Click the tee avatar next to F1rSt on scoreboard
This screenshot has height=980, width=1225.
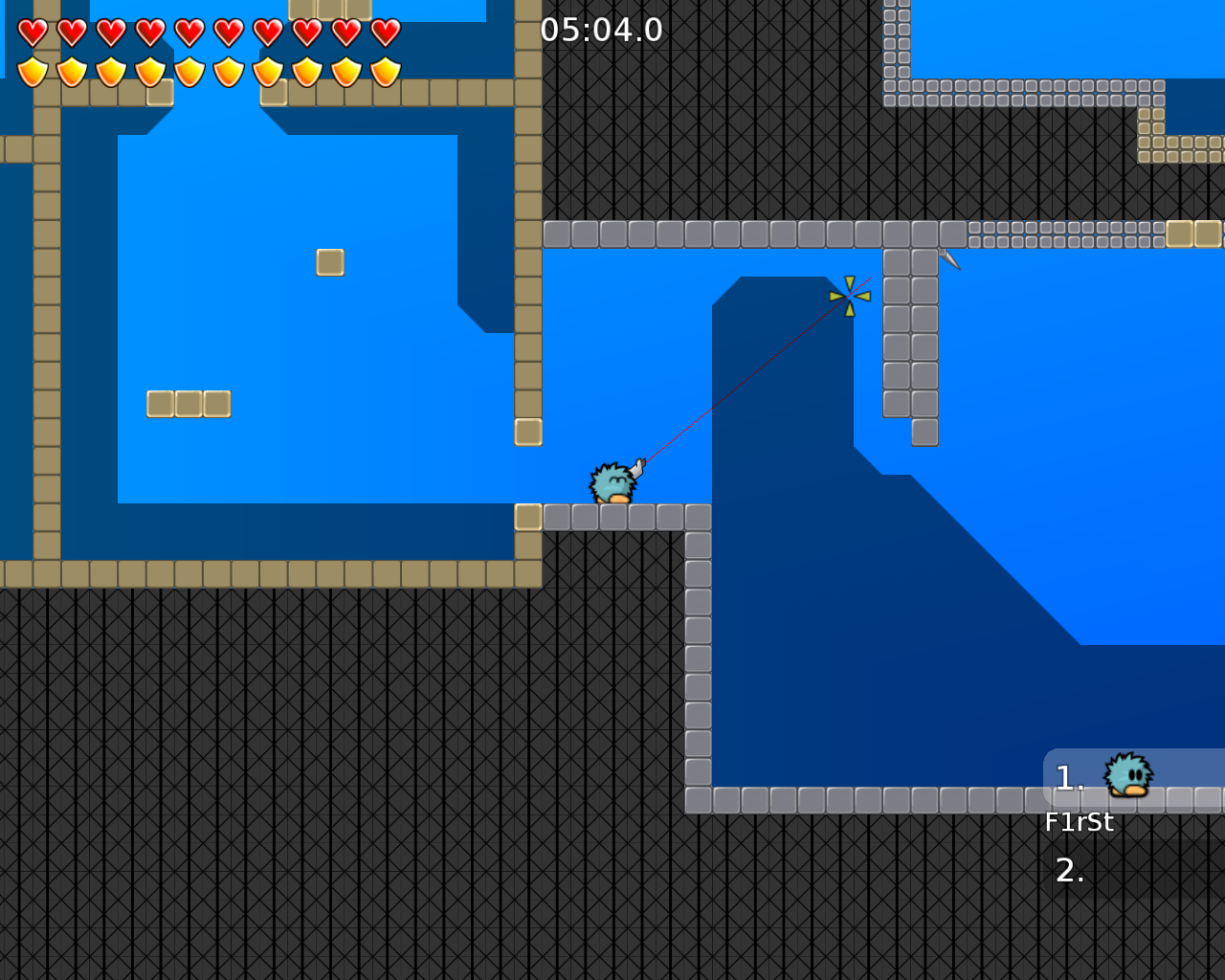coord(1126,775)
